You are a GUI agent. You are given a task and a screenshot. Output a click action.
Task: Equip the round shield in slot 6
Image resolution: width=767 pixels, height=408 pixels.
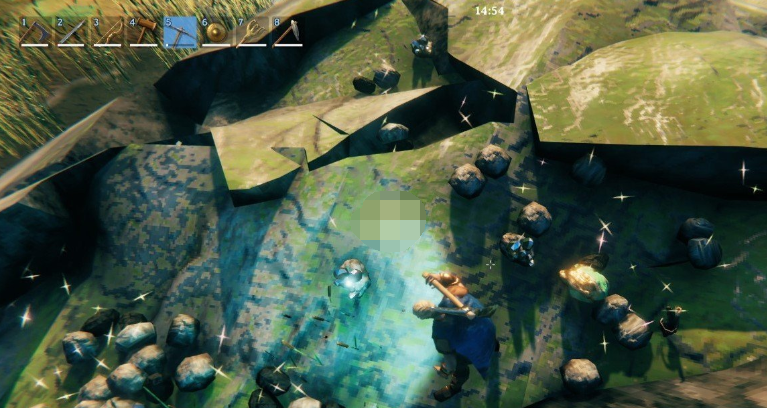[216, 32]
